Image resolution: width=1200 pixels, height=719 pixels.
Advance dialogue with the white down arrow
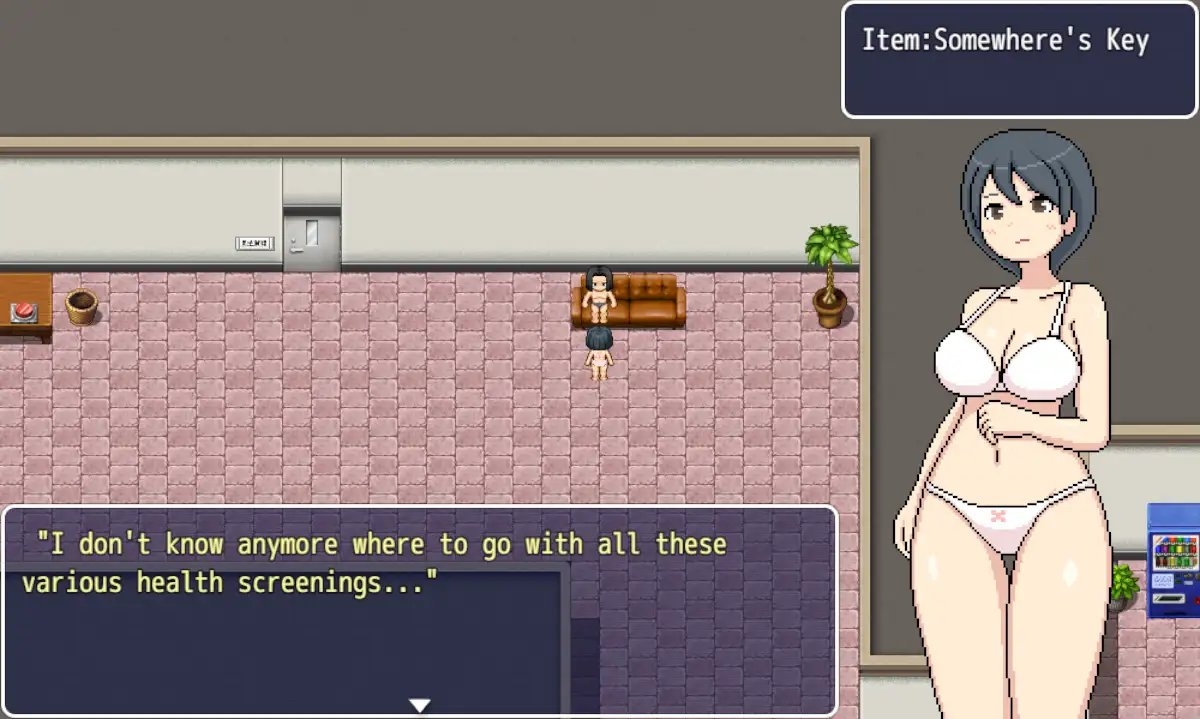click(x=420, y=705)
